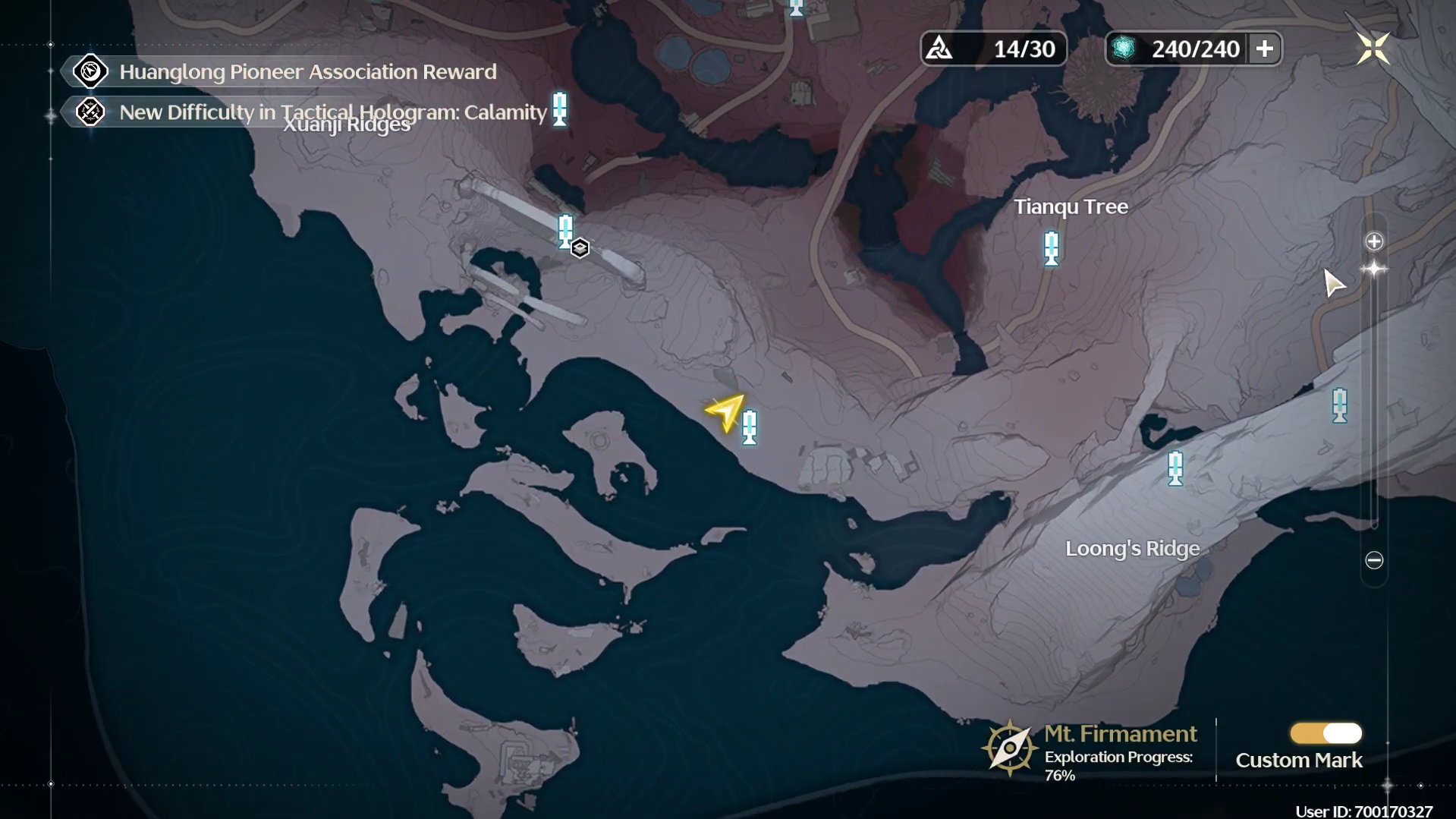This screenshot has width=1456, height=819.
Task: Add more Waveplates with the plus button
Action: 1264,49
